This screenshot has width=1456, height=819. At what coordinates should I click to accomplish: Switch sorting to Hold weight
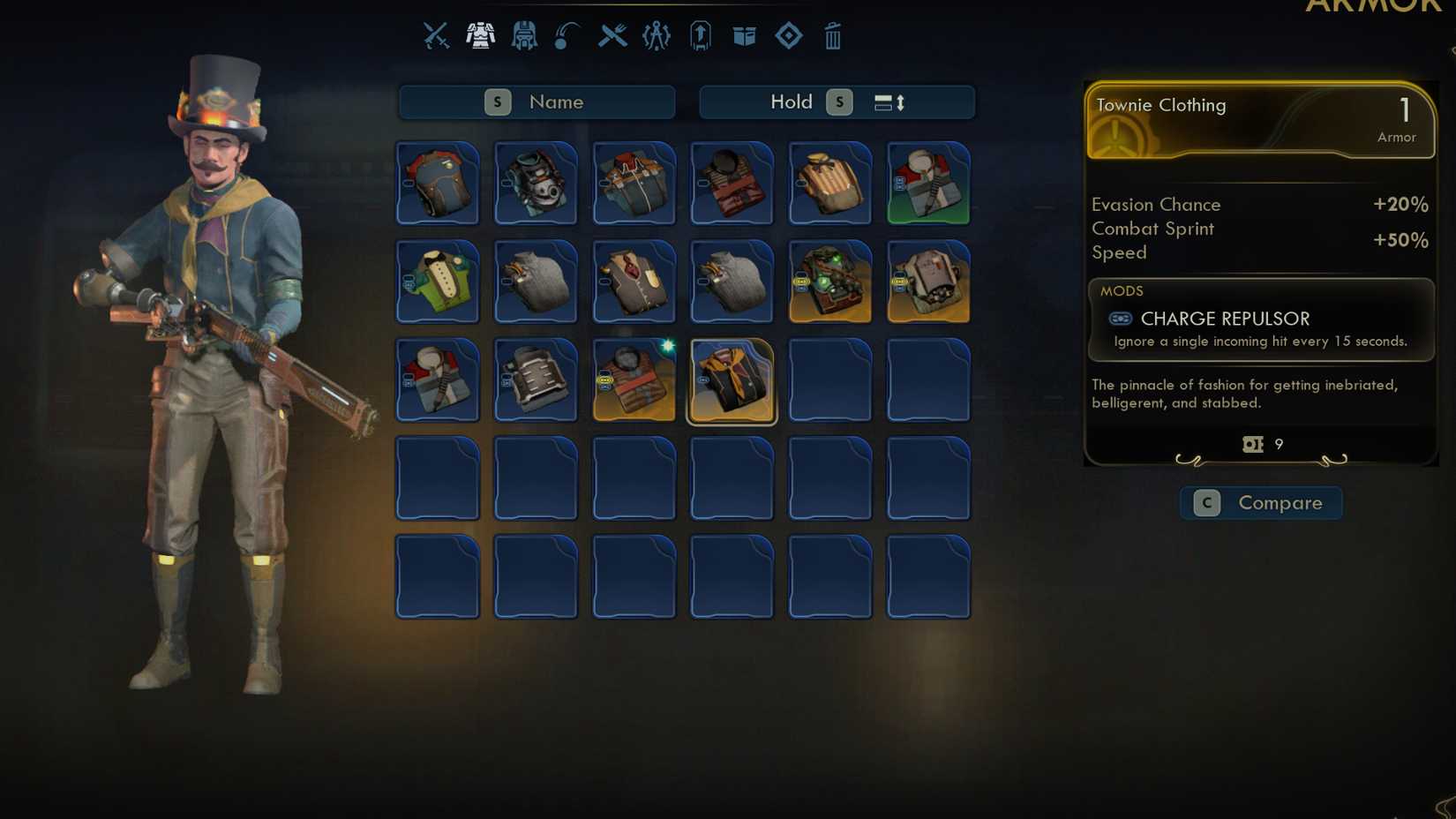point(792,101)
